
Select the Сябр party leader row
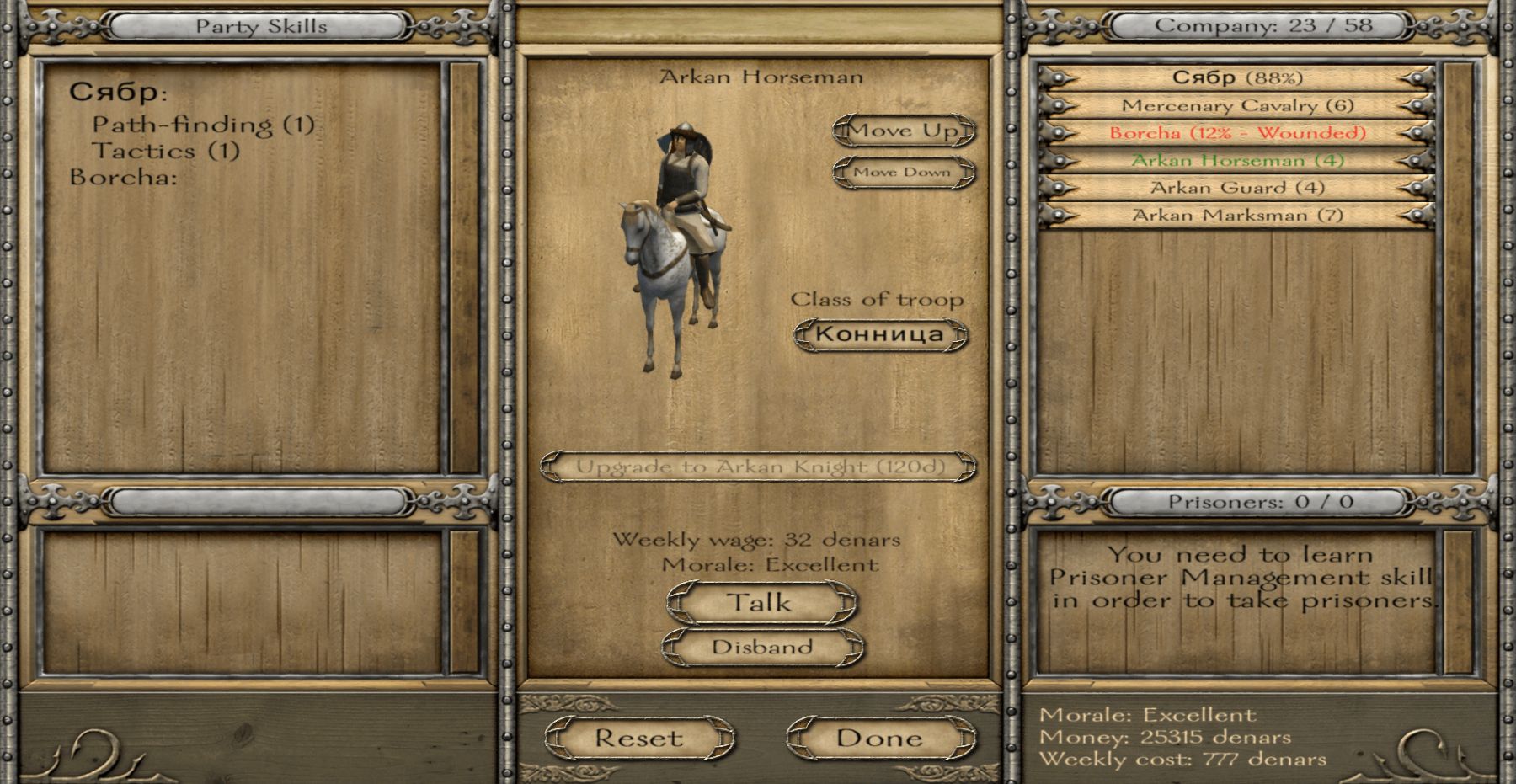point(1236,78)
